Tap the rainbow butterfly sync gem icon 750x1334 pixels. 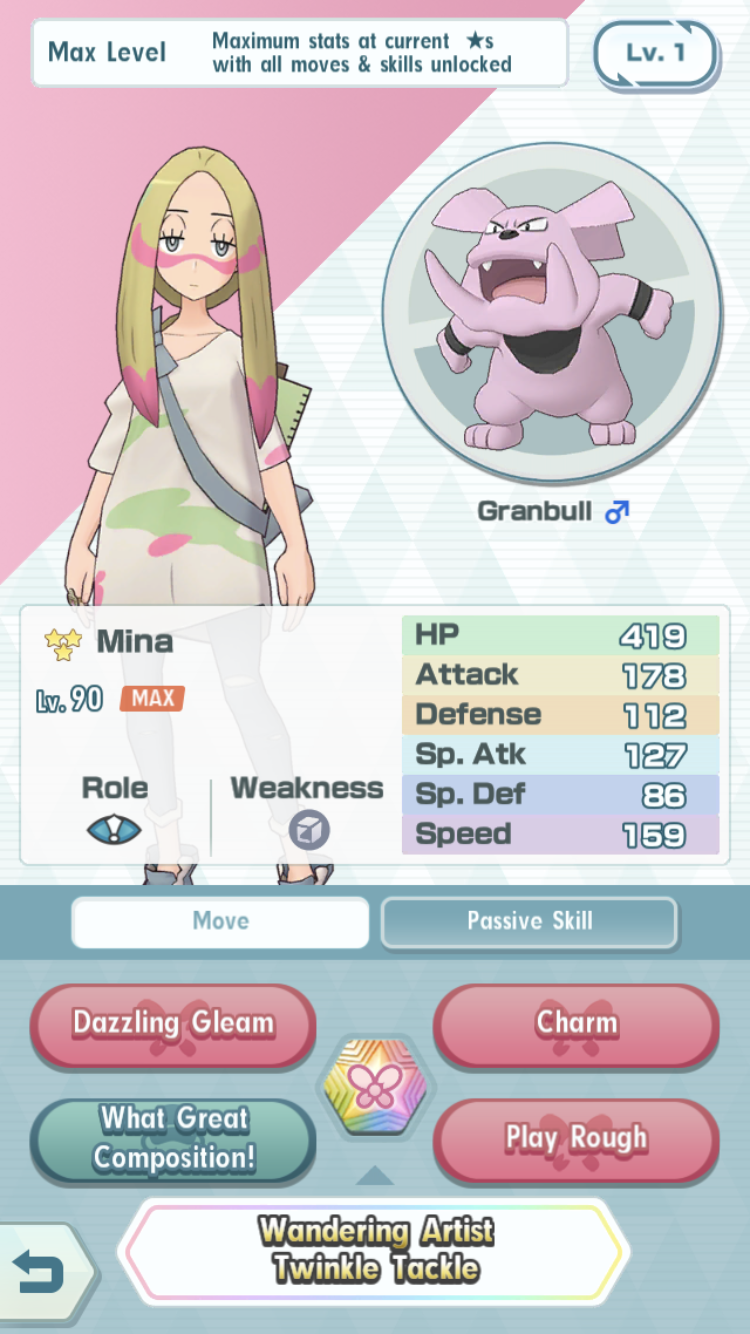[375, 1087]
